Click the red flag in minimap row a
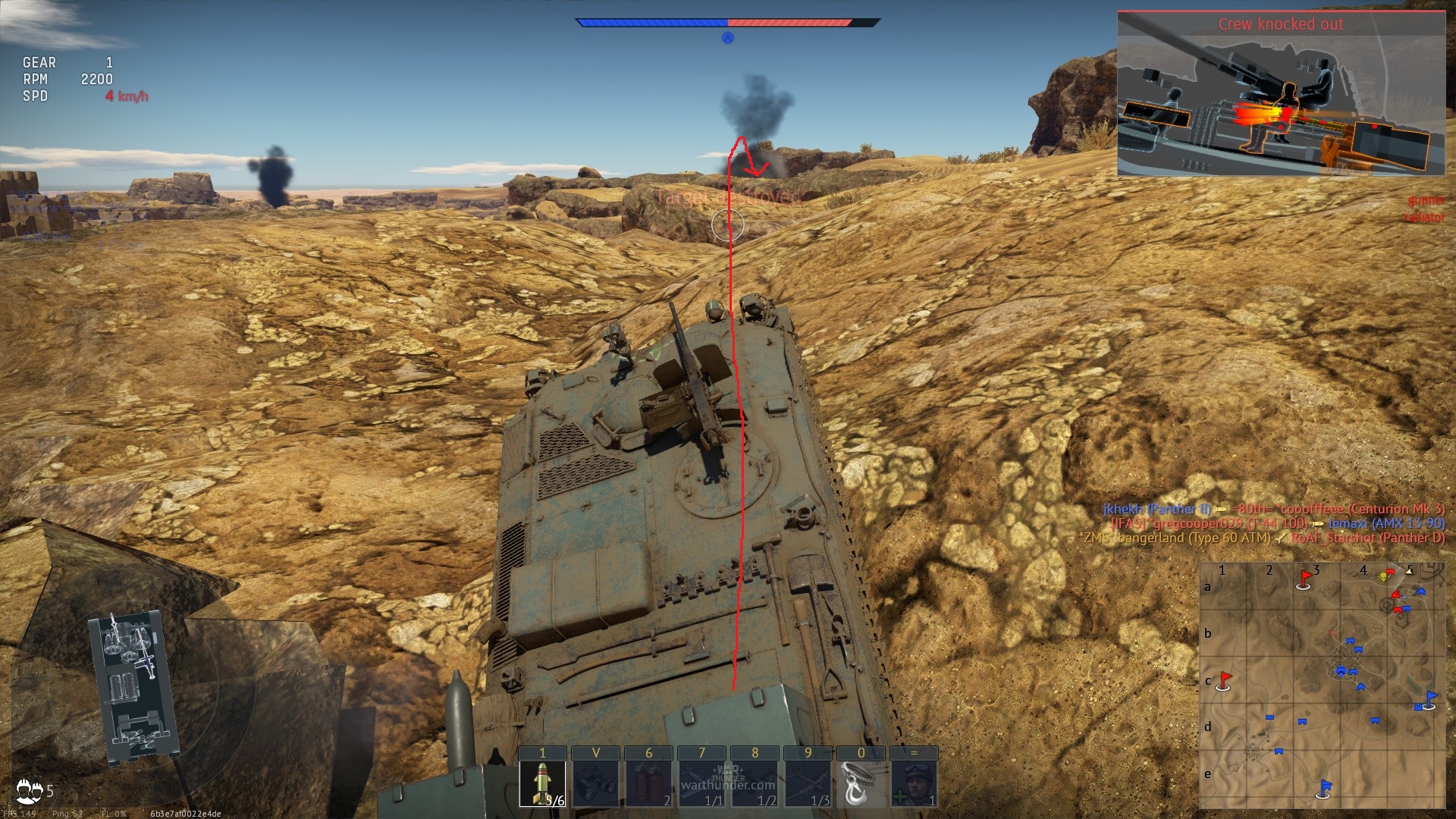 (1305, 579)
